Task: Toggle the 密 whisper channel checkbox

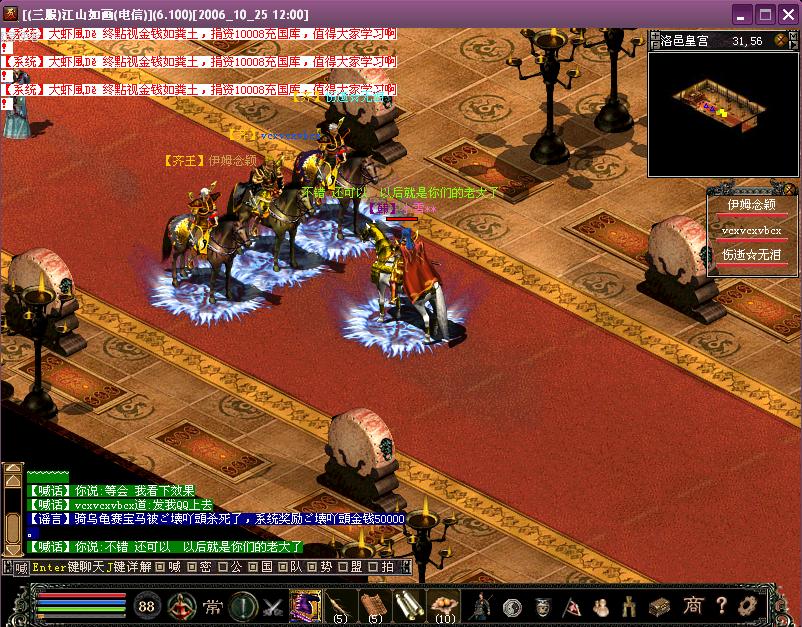Action: click(189, 568)
